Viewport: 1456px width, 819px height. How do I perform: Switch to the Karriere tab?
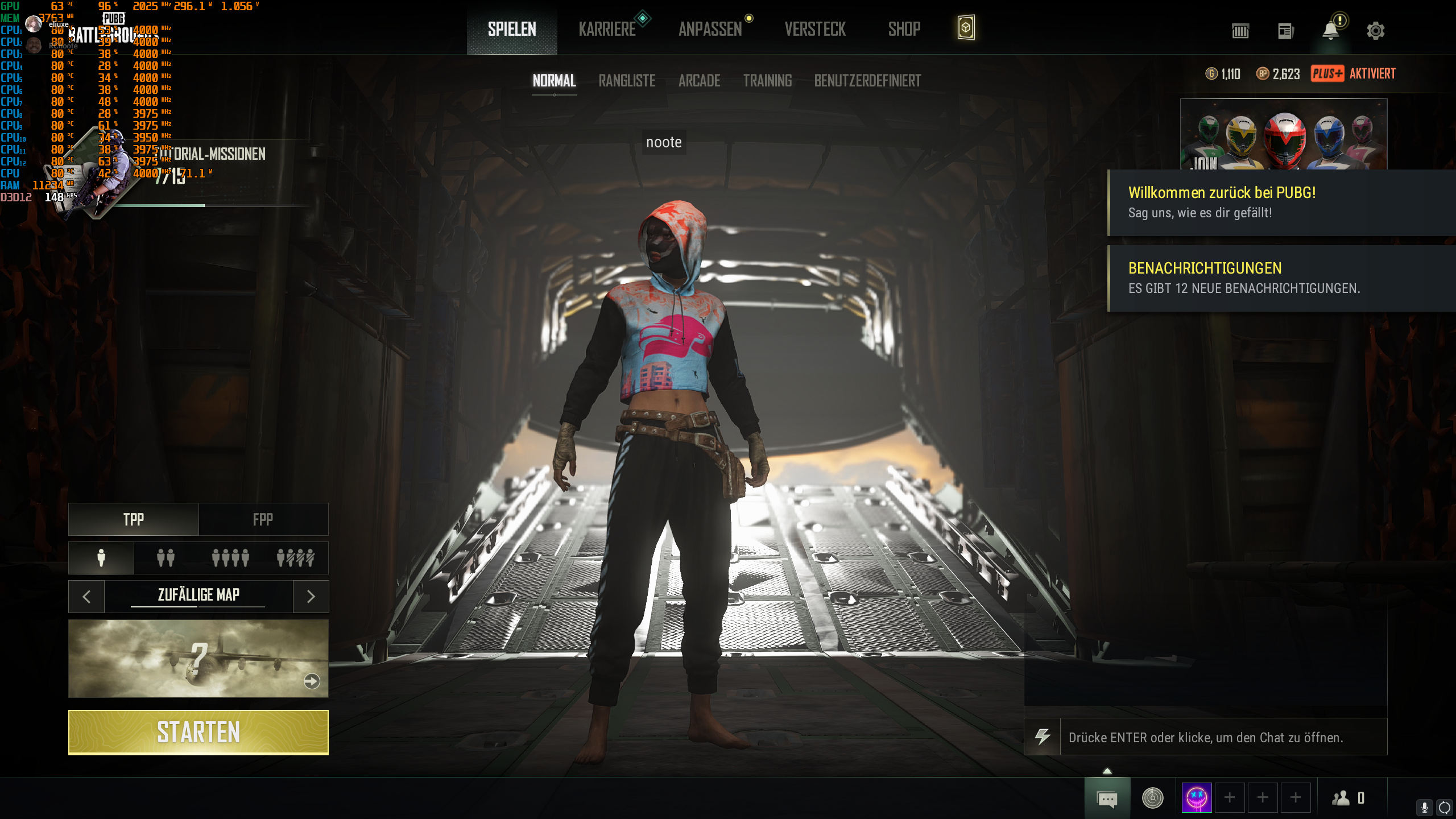[x=607, y=30]
